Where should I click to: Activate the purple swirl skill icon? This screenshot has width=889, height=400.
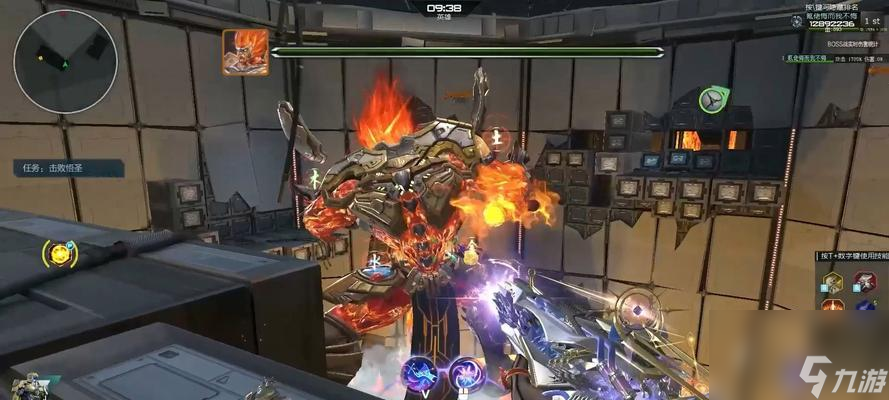466,374
